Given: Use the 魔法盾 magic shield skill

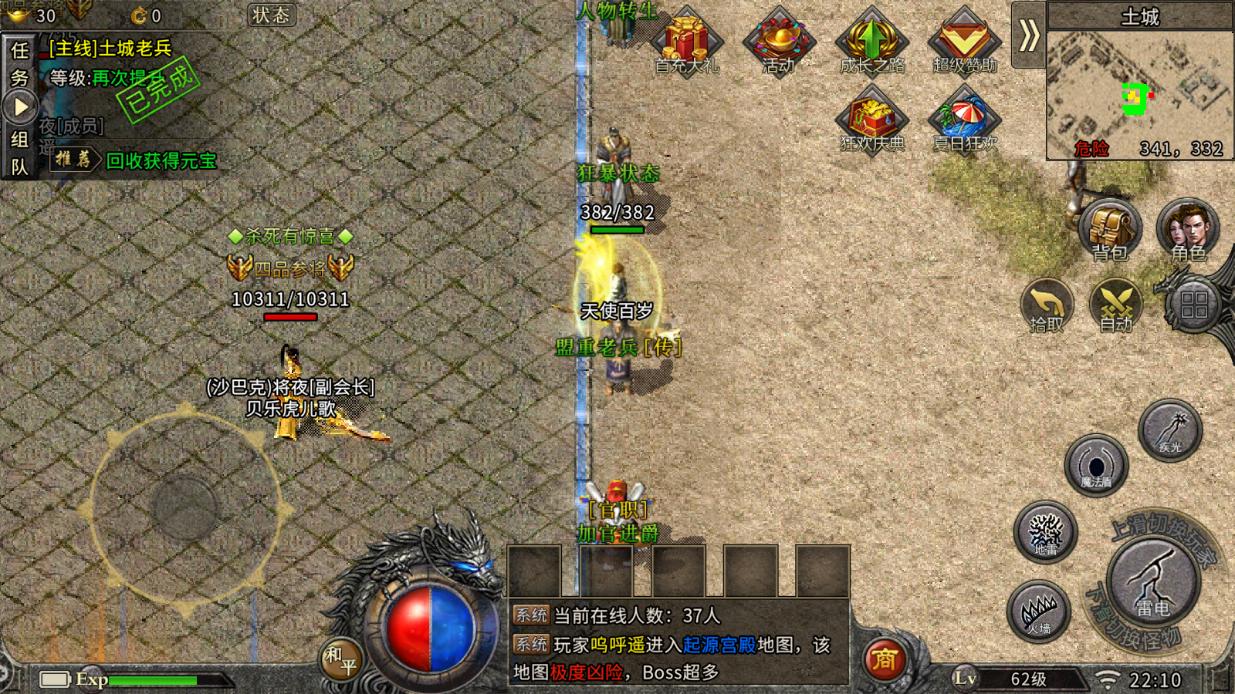Looking at the screenshot, I should (x=1096, y=465).
